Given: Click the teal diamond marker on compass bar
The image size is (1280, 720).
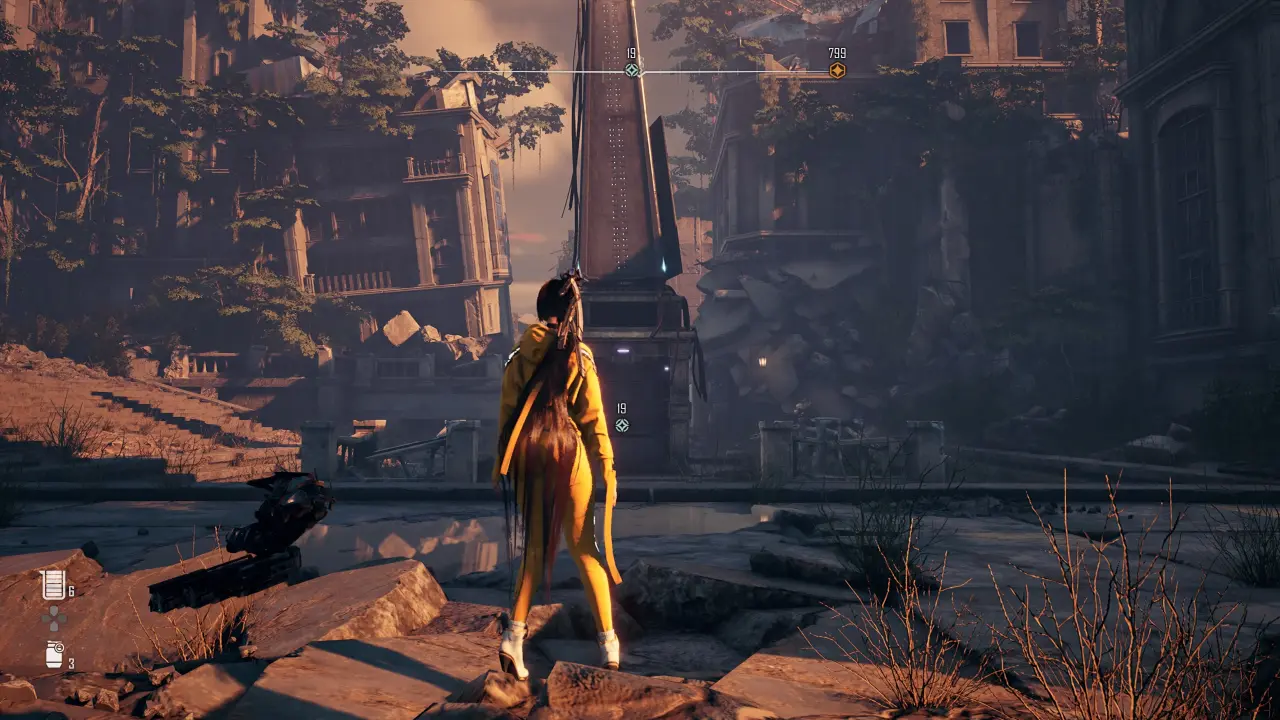Looking at the screenshot, I should tap(632, 70).
